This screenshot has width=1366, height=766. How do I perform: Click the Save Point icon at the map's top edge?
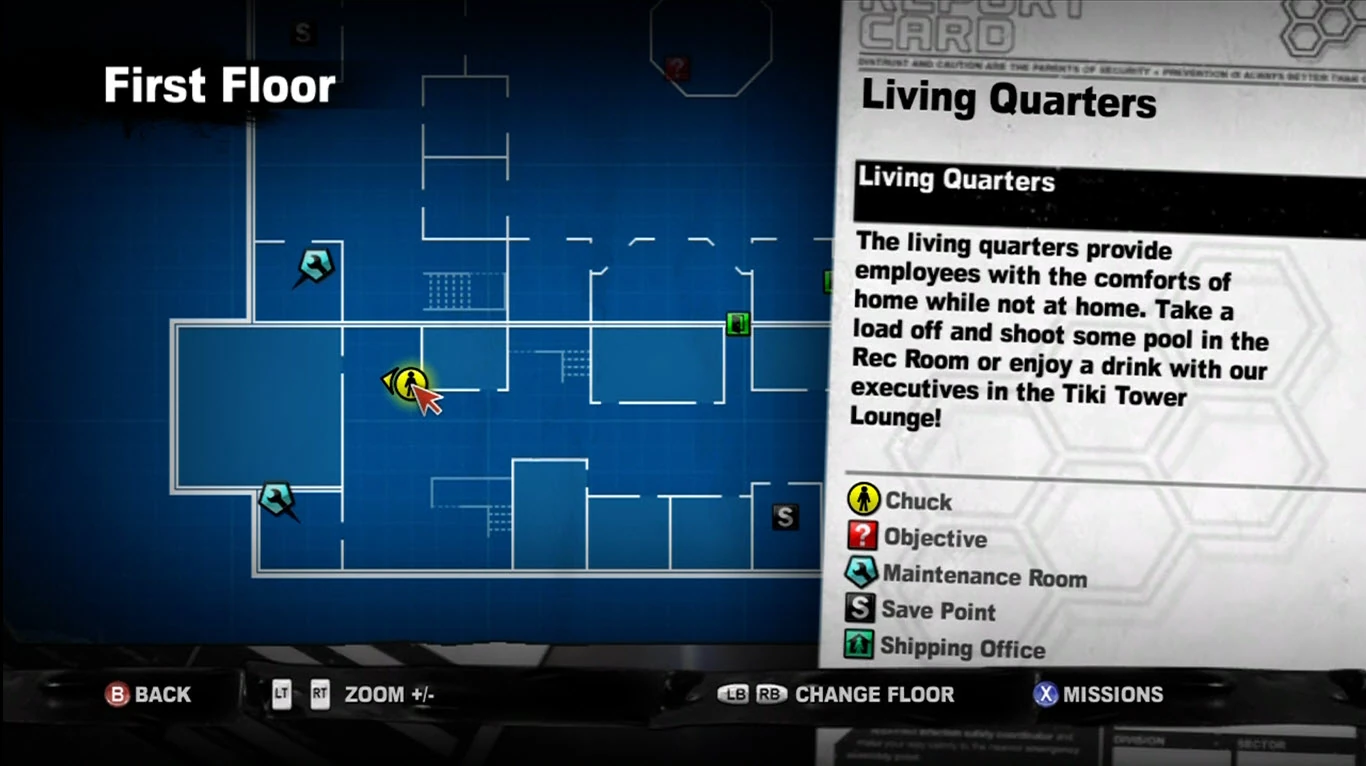(x=301, y=32)
